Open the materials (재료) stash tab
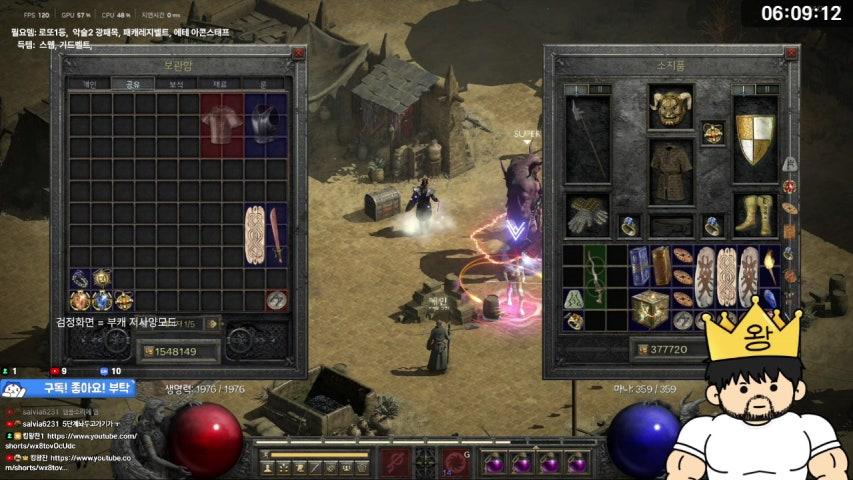 (x=221, y=84)
